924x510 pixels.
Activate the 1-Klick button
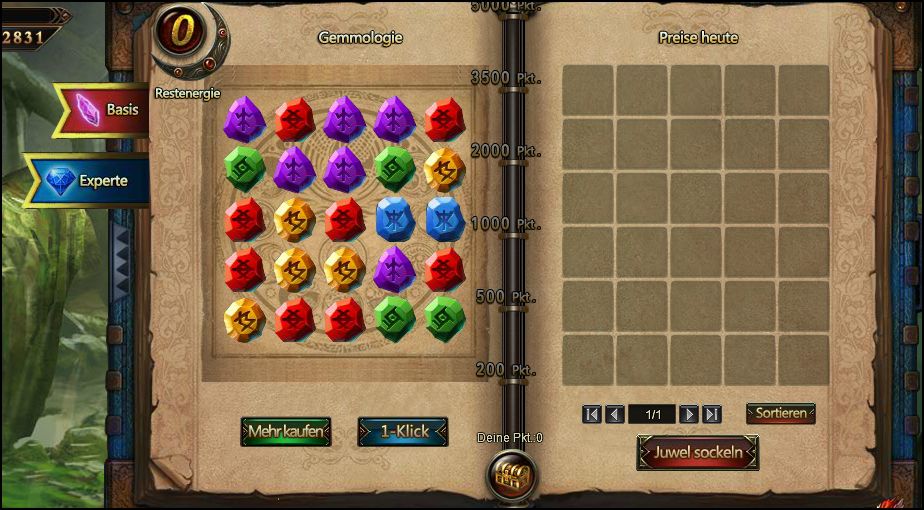click(403, 431)
